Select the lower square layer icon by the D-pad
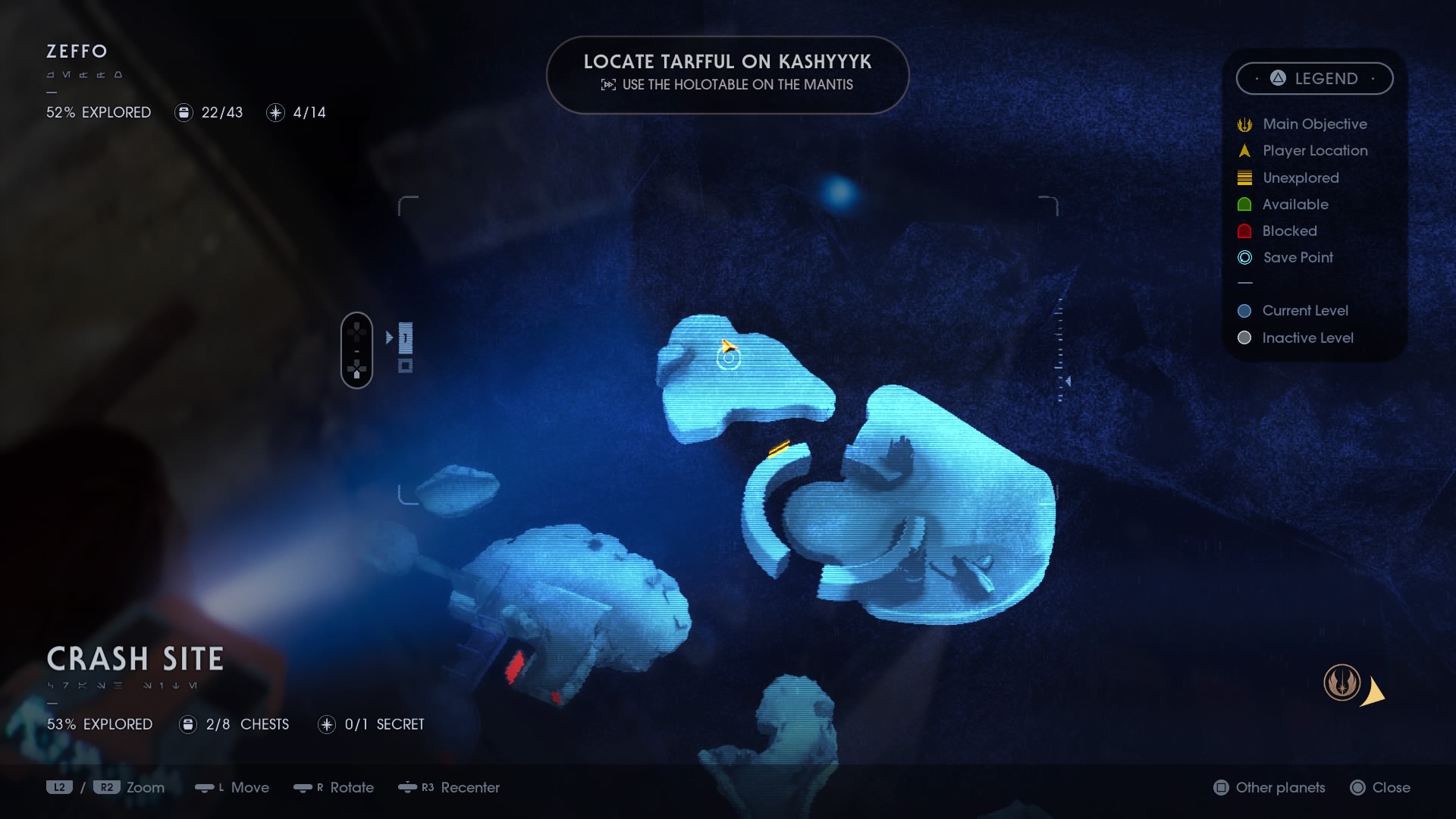 click(407, 366)
